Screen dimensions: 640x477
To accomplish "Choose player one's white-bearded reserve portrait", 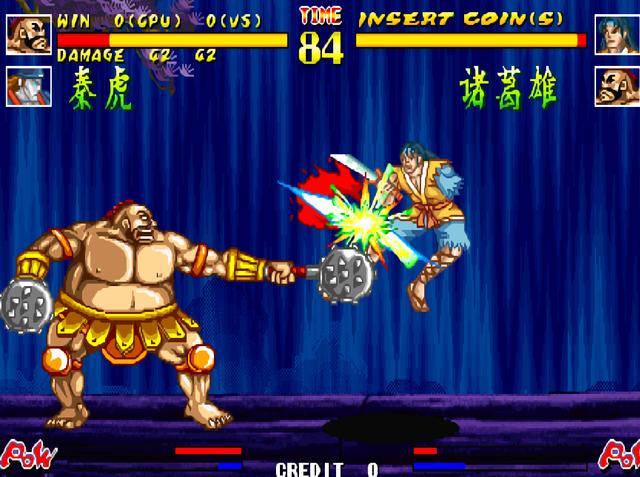I will click(x=28, y=86).
